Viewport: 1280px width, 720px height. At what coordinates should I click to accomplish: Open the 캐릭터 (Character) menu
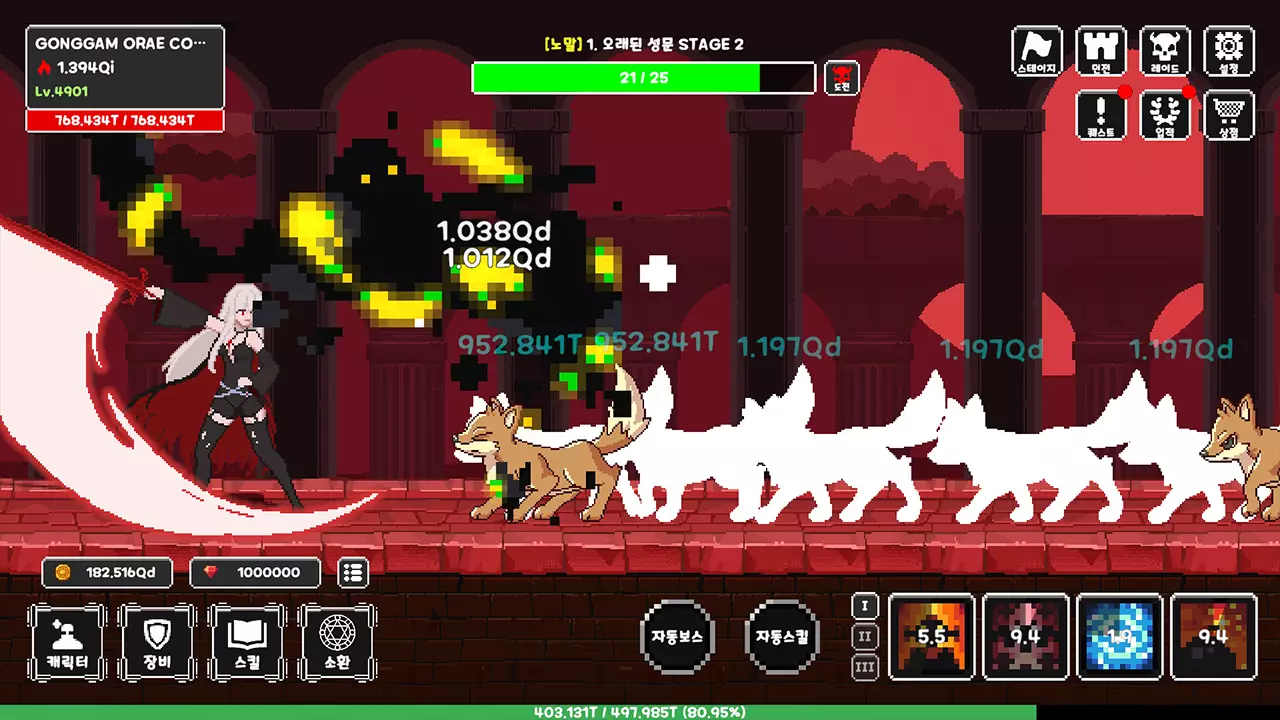click(x=68, y=642)
